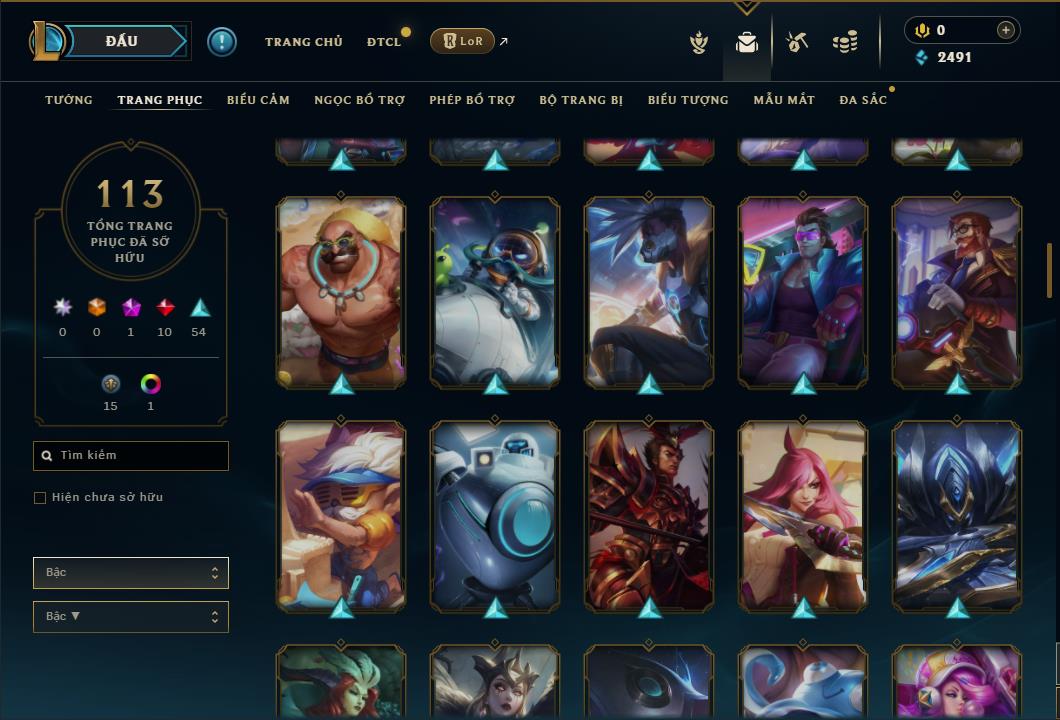
Task: Switch to the BIỂU CẢM tab
Action: click(x=258, y=100)
